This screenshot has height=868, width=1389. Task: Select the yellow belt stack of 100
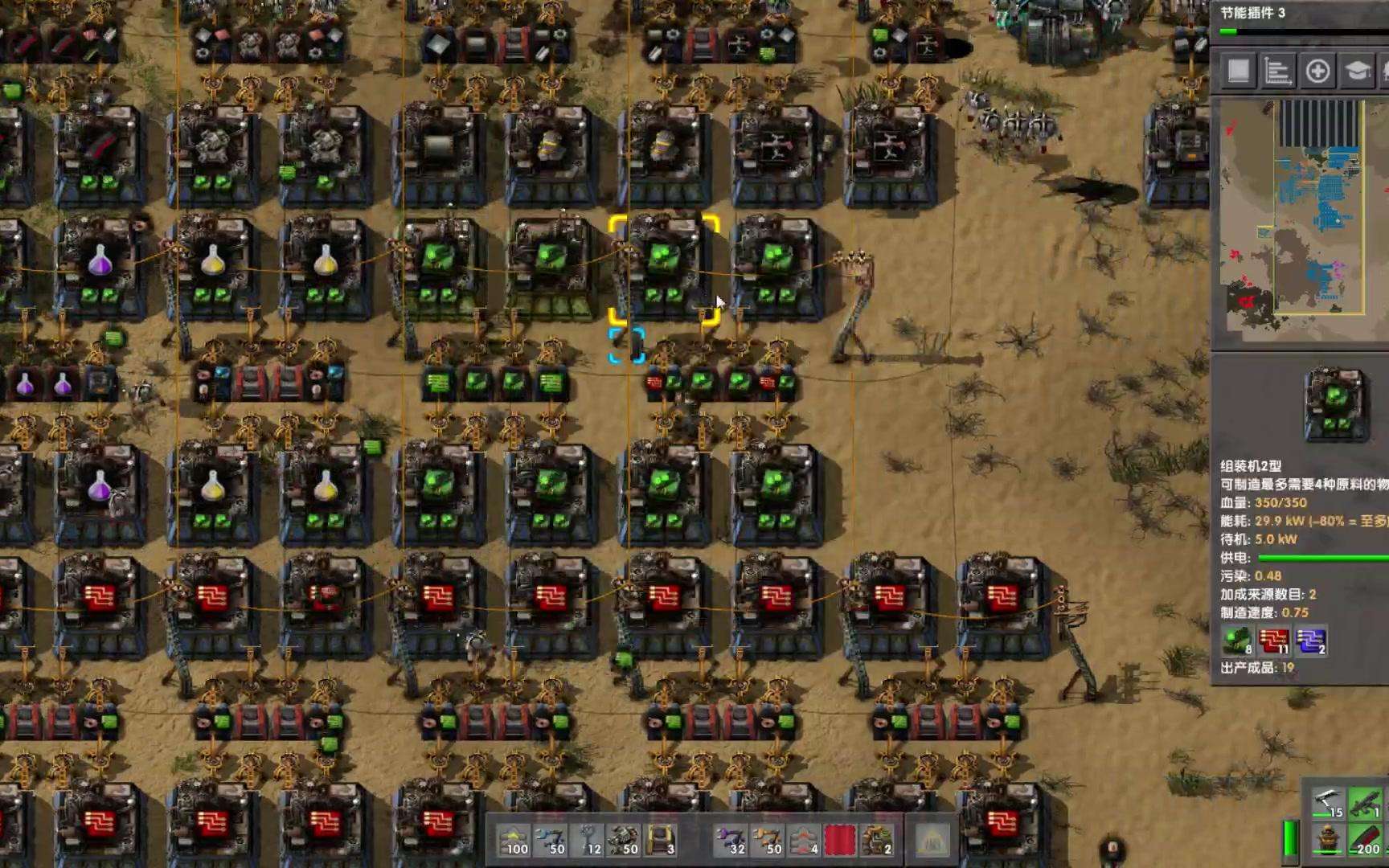tap(514, 841)
